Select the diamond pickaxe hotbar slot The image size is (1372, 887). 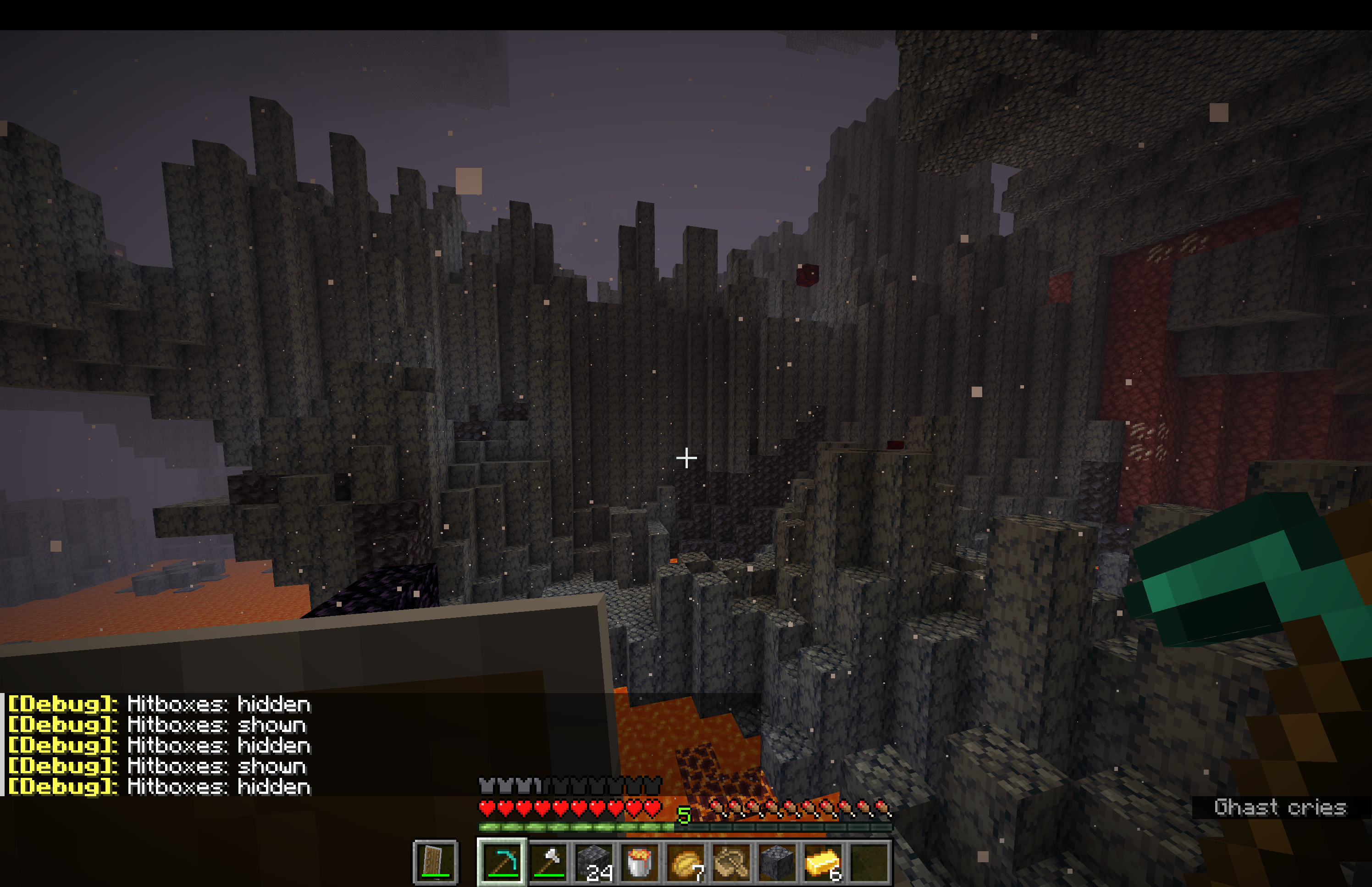[x=502, y=862]
